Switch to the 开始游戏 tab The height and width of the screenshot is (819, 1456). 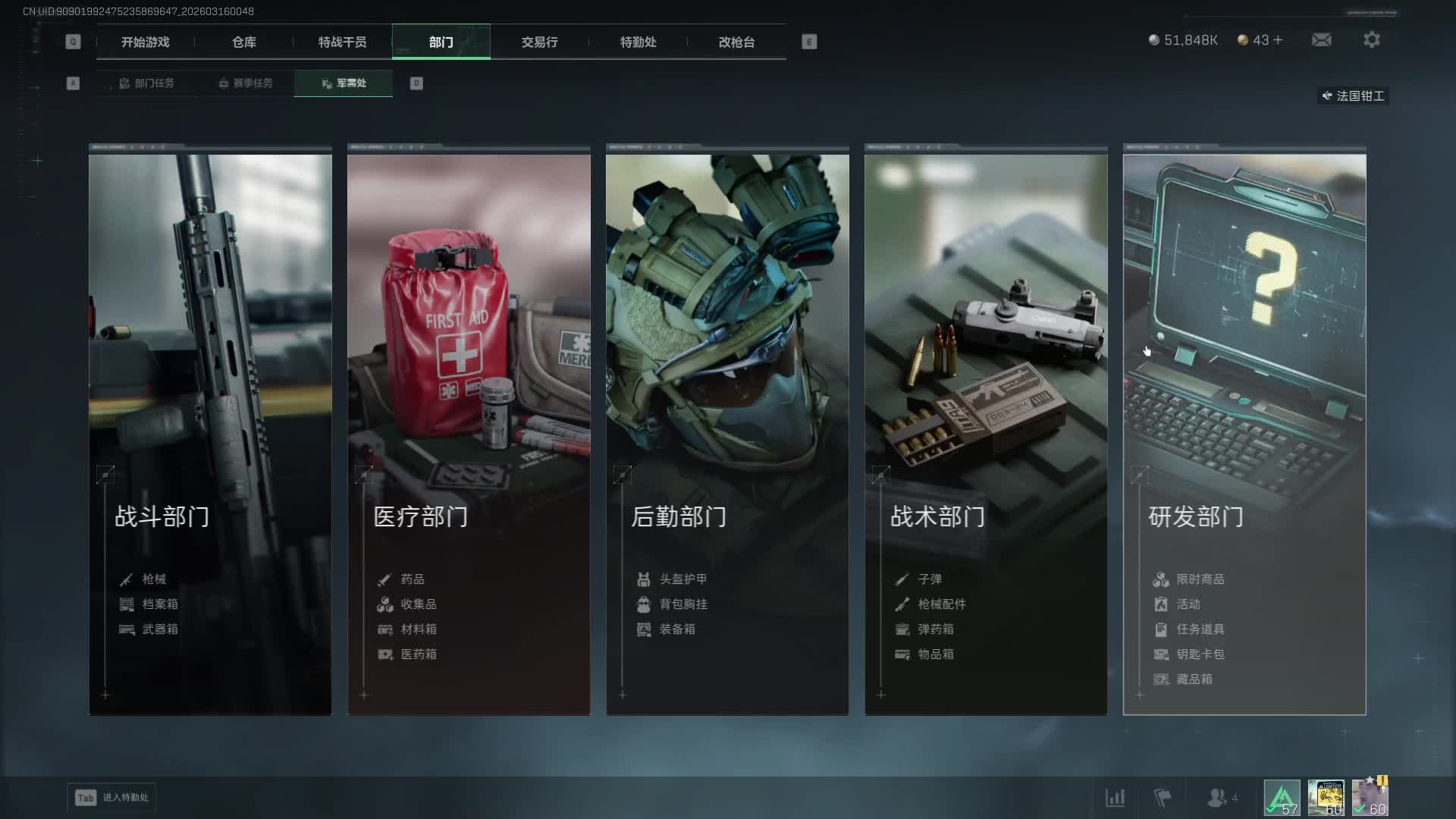tap(145, 42)
